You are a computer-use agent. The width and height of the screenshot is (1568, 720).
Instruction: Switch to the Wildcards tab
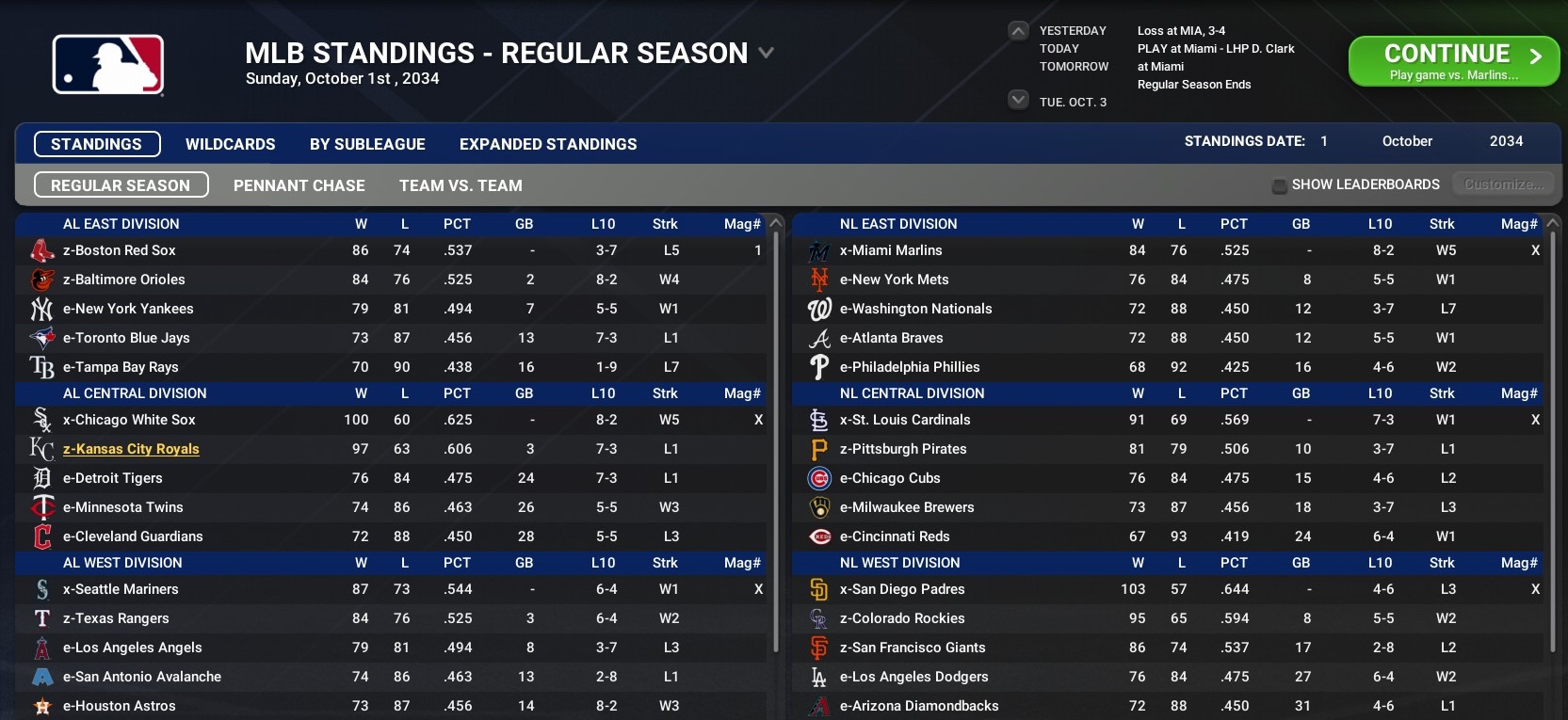pos(231,144)
